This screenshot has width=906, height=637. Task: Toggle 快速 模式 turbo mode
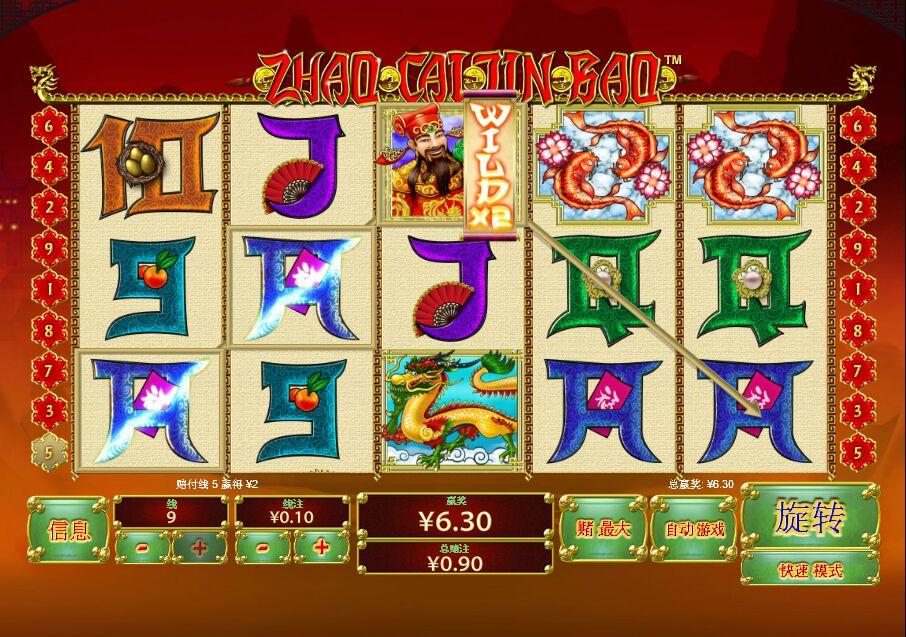[x=809, y=570]
